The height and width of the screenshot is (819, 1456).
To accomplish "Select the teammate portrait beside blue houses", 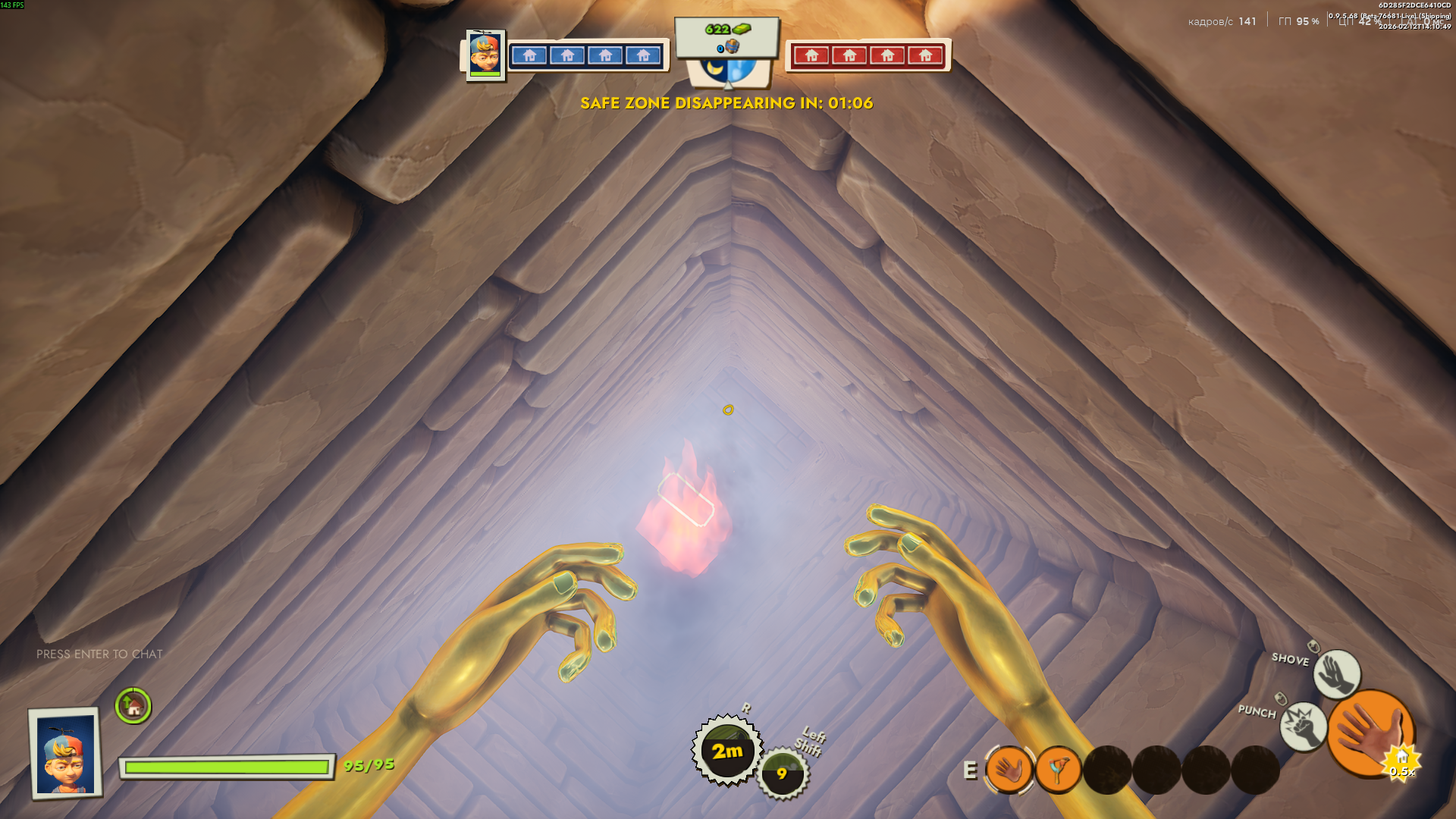I will (x=485, y=55).
